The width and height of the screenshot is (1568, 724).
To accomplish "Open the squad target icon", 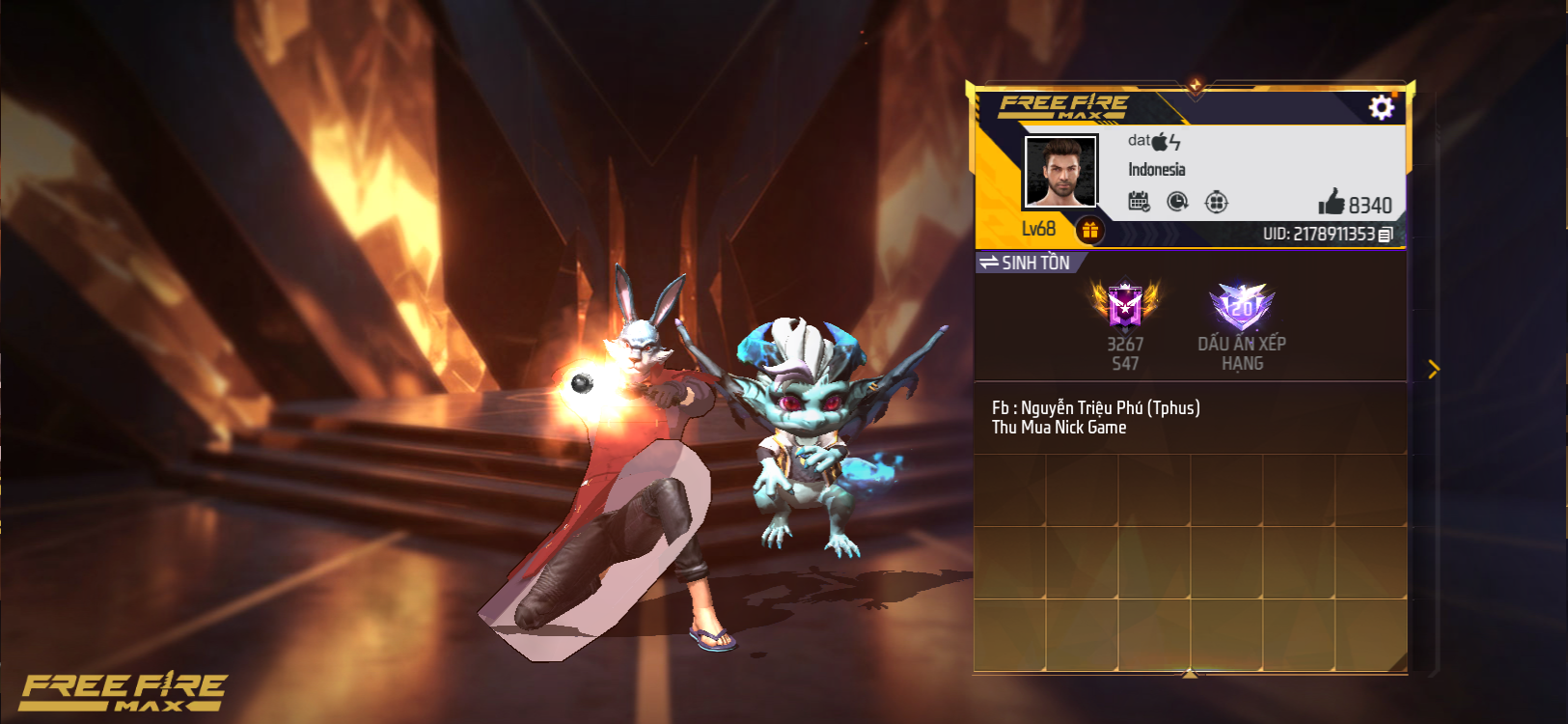I will (x=1218, y=200).
